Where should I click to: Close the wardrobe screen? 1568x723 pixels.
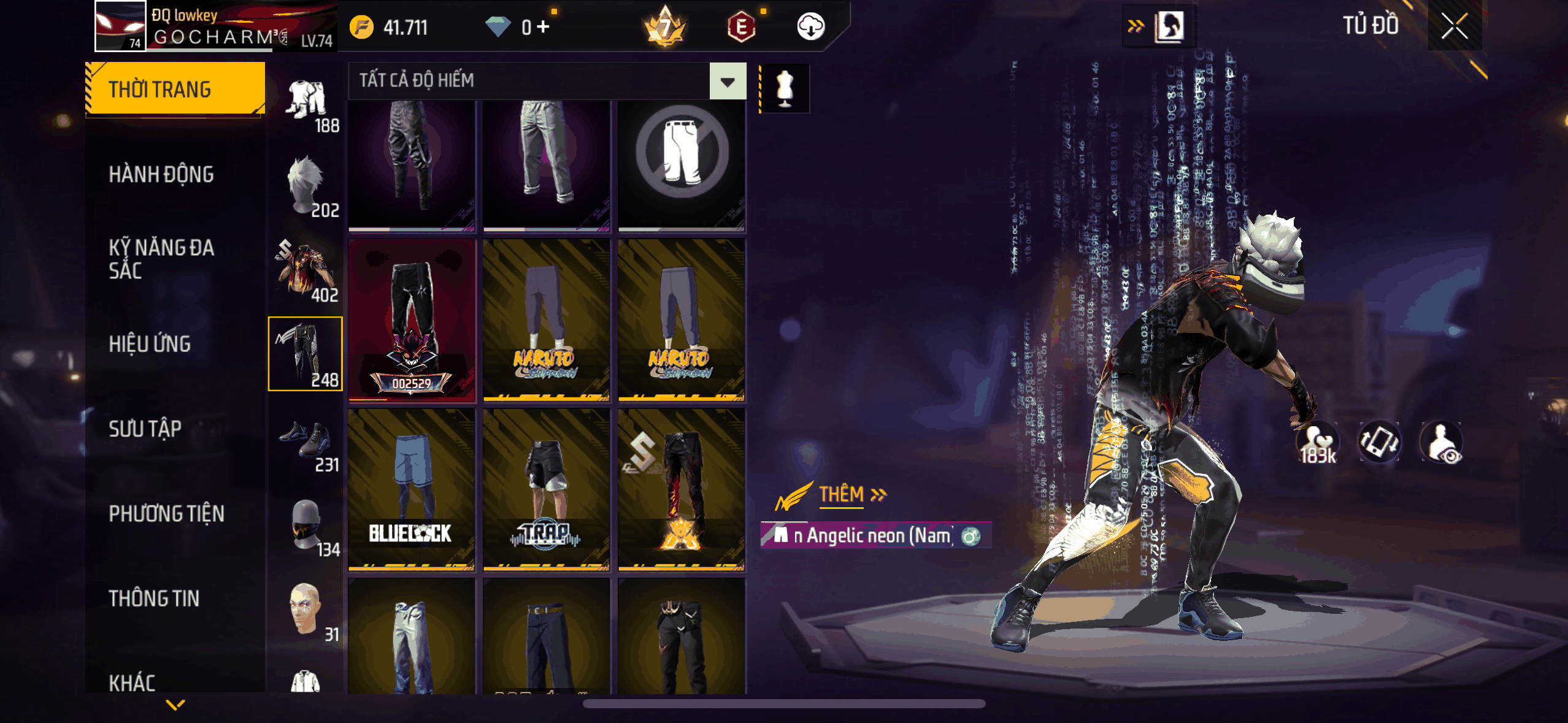1454,26
